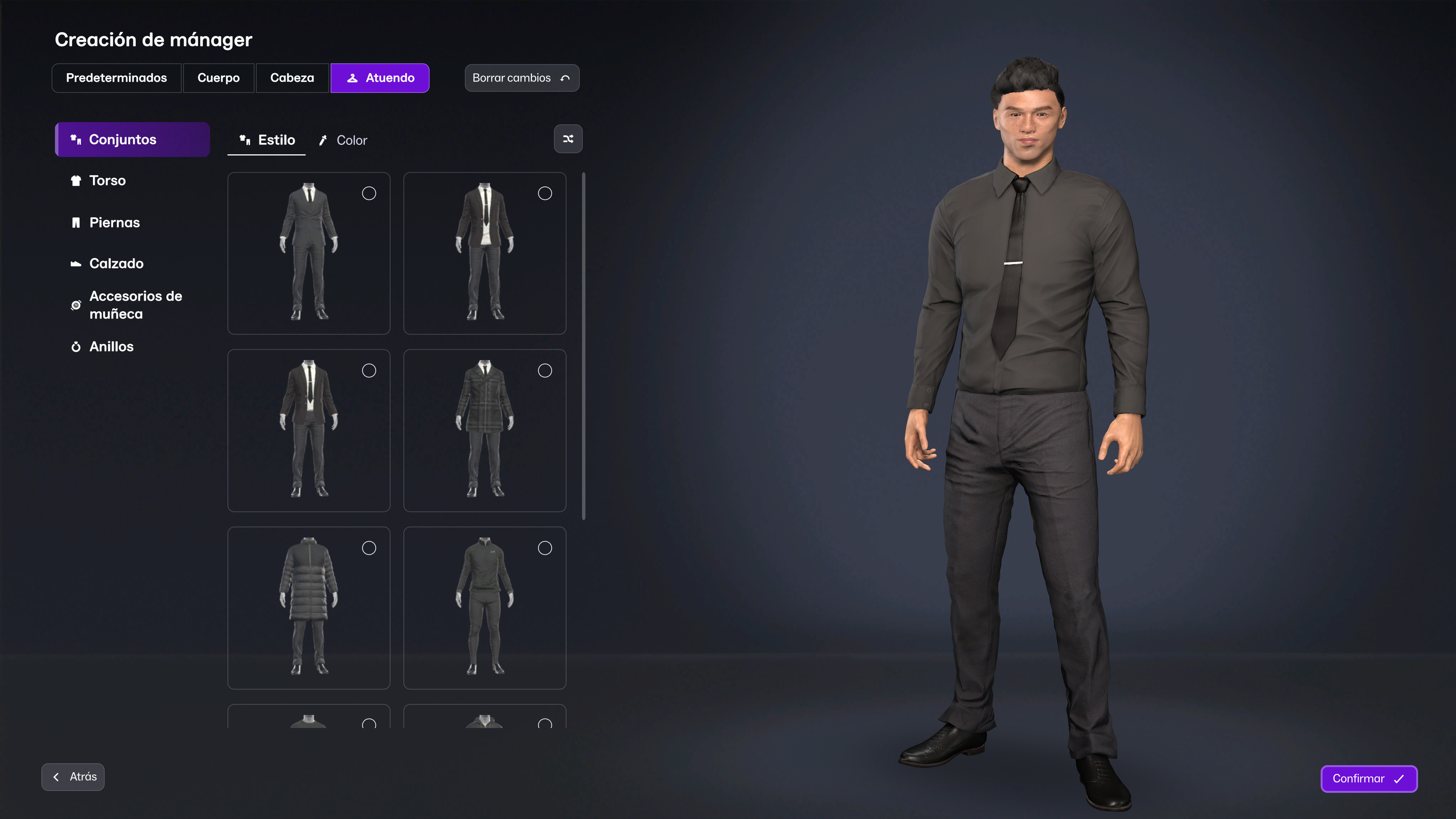Select the Calzado shoe icon
This screenshot has height=819, width=1456.
76,263
